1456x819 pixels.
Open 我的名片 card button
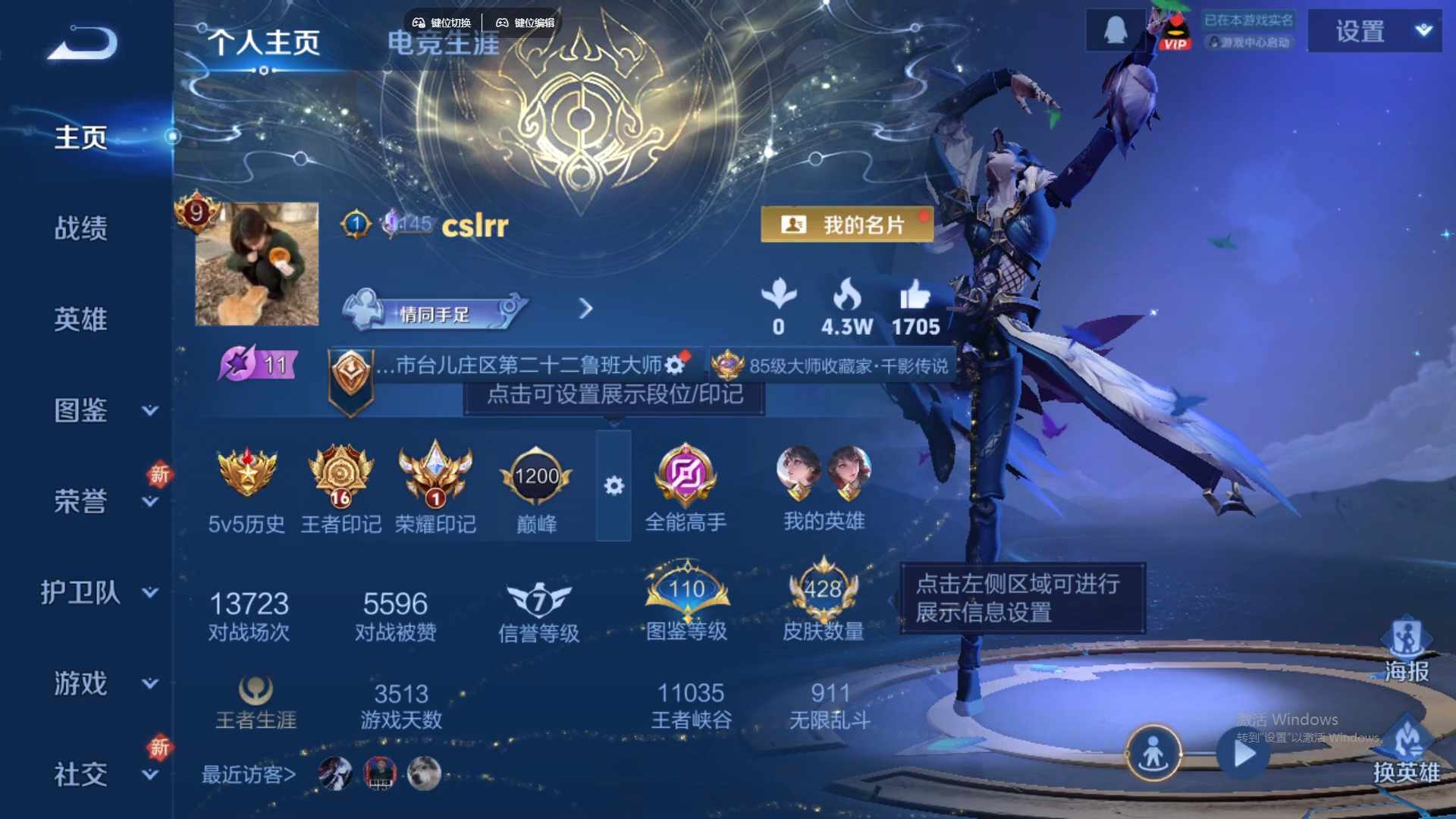(x=847, y=224)
